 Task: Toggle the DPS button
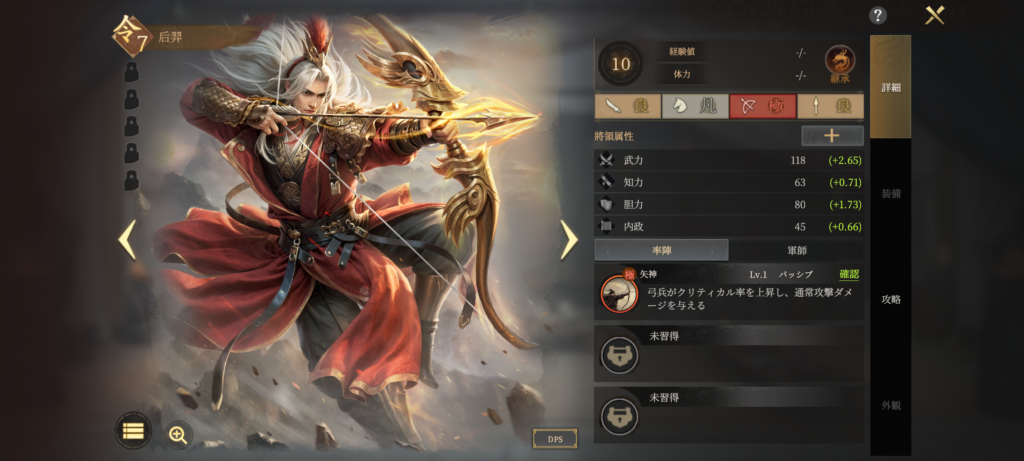tap(554, 439)
